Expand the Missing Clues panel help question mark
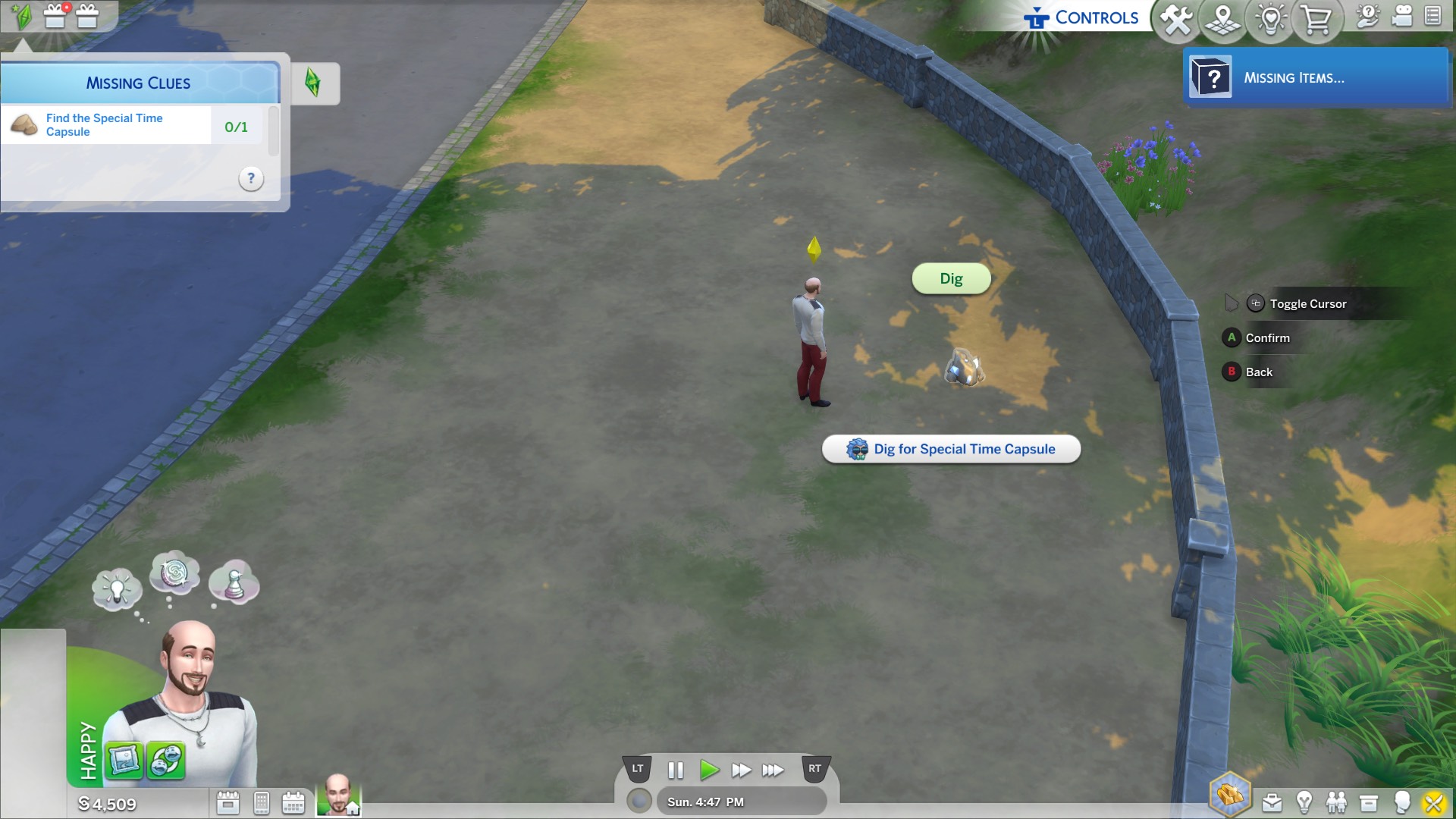The width and height of the screenshot is (1456, 819). [250, 179]
